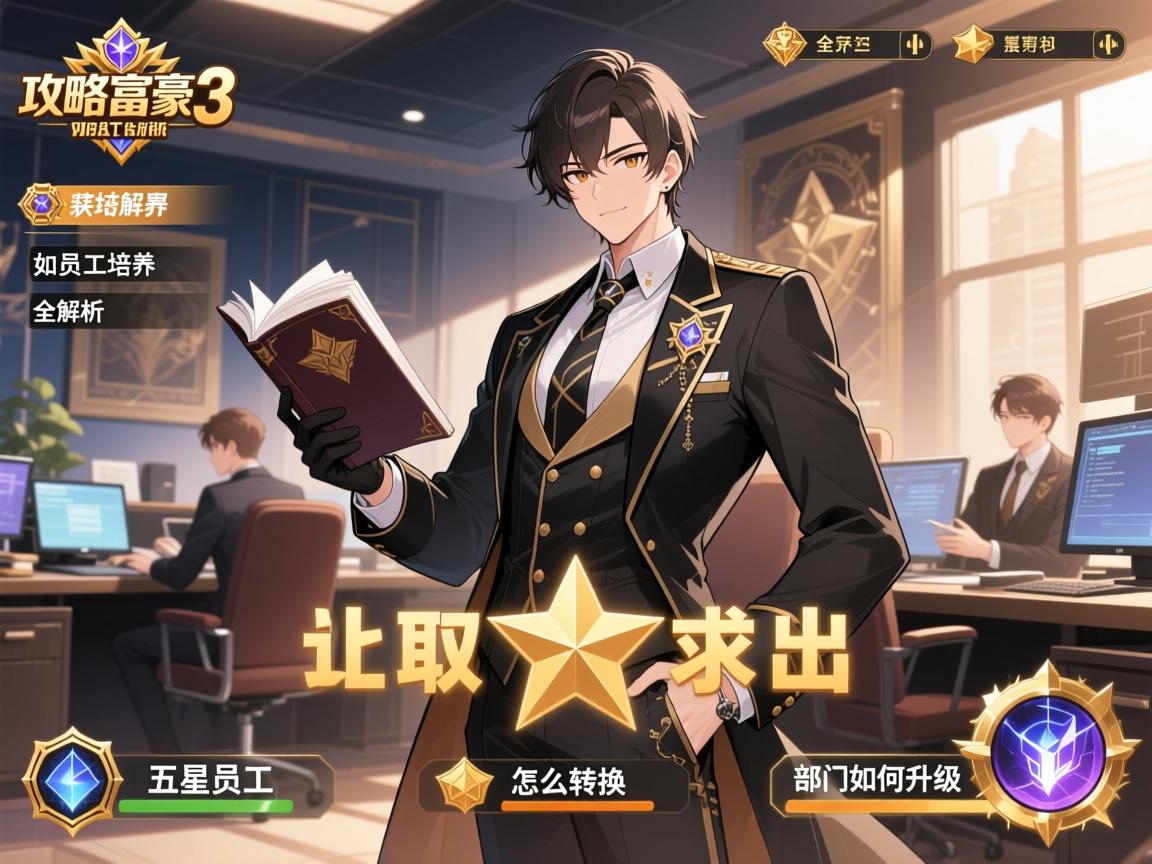
Task: Open the 获培解界 header banner
Action: click(x=118, y=205)
